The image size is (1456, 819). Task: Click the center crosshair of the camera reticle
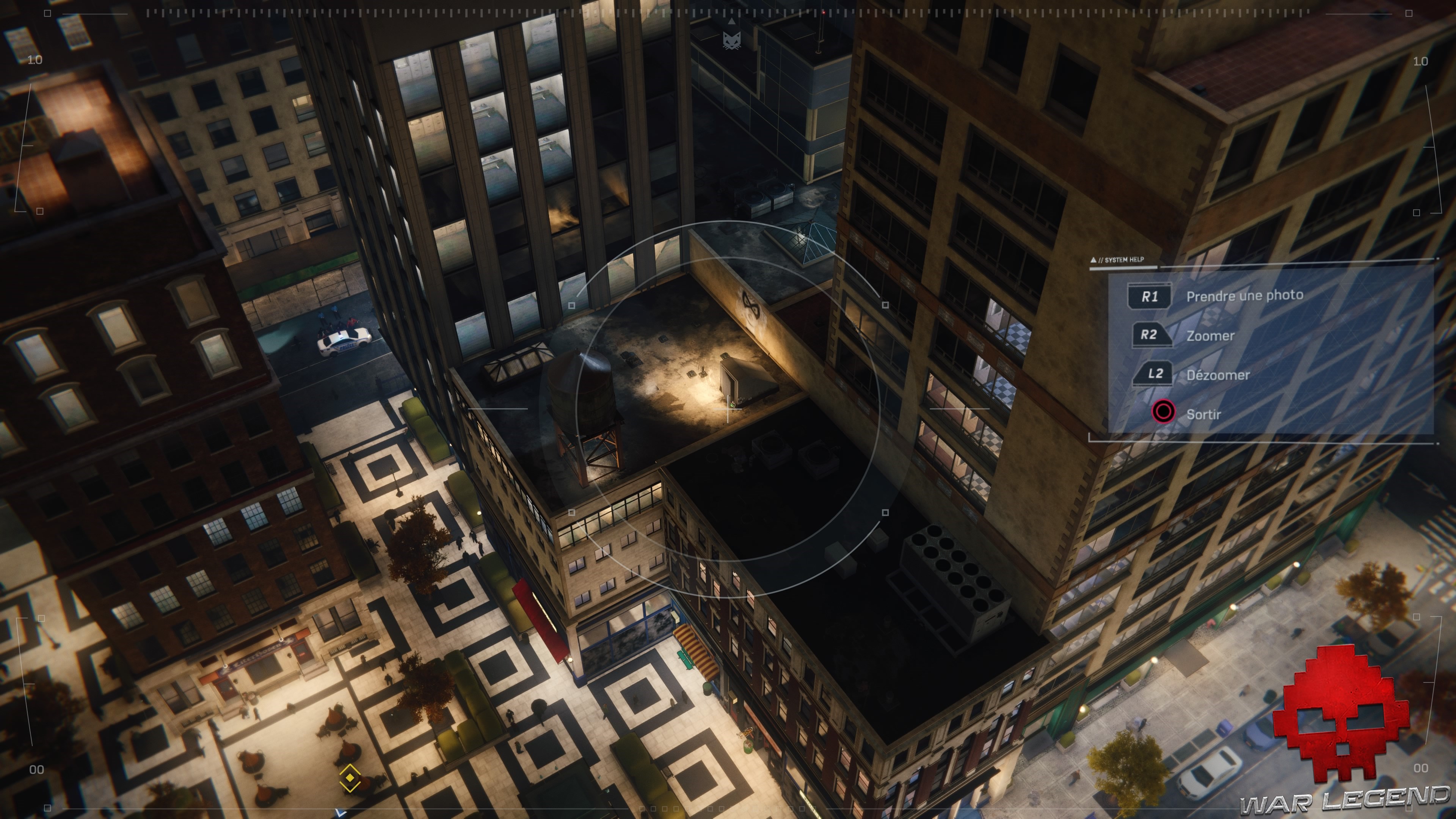coord(728,409)
